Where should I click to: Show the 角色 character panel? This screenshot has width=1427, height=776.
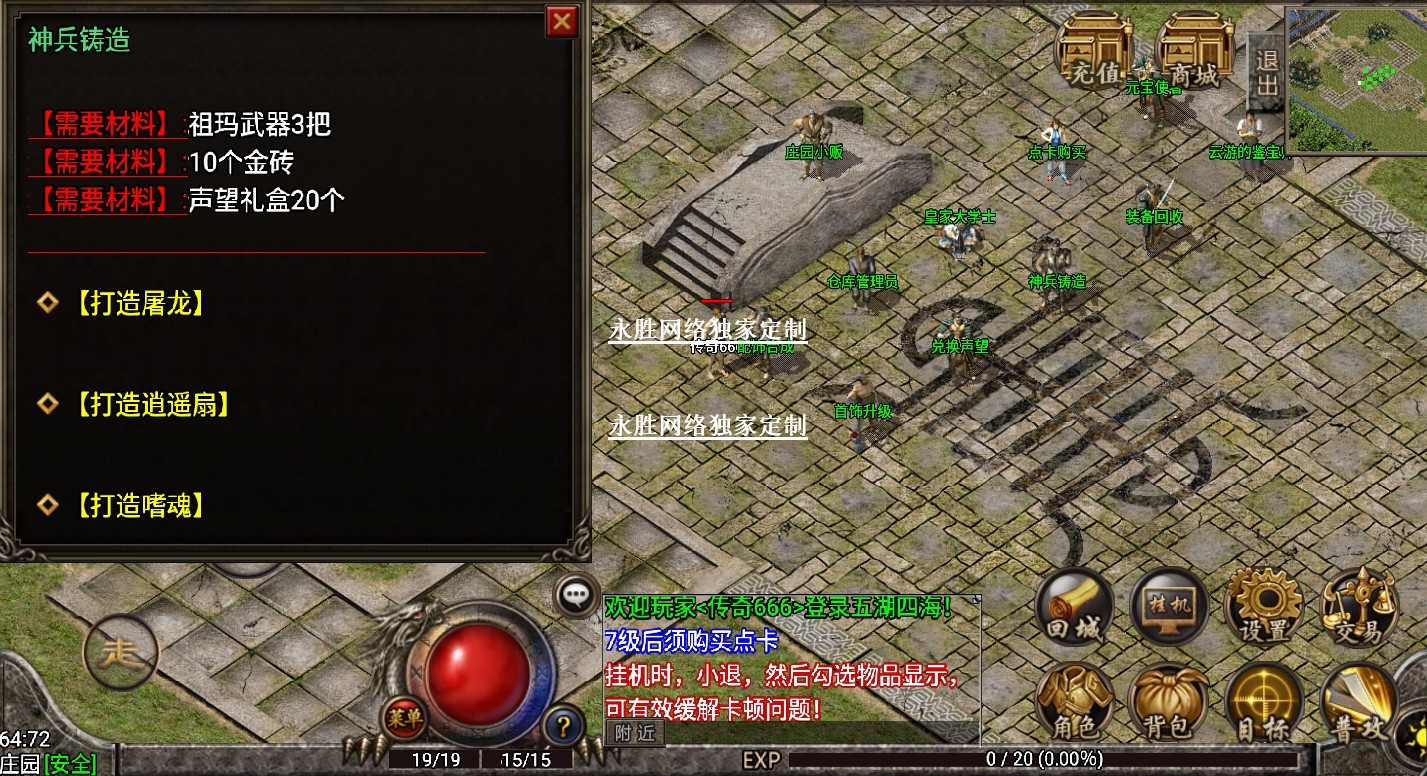(x=1075, y=702)
